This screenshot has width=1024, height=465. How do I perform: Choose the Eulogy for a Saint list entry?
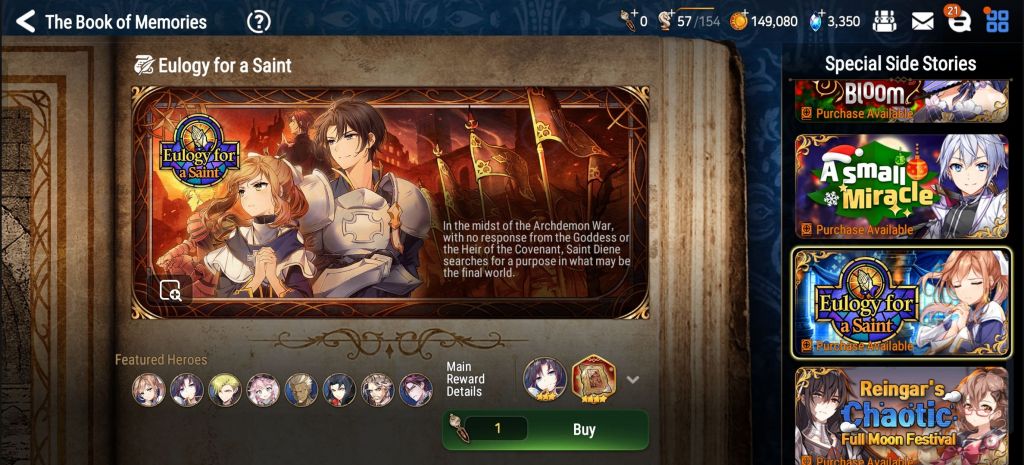point(901,302)
